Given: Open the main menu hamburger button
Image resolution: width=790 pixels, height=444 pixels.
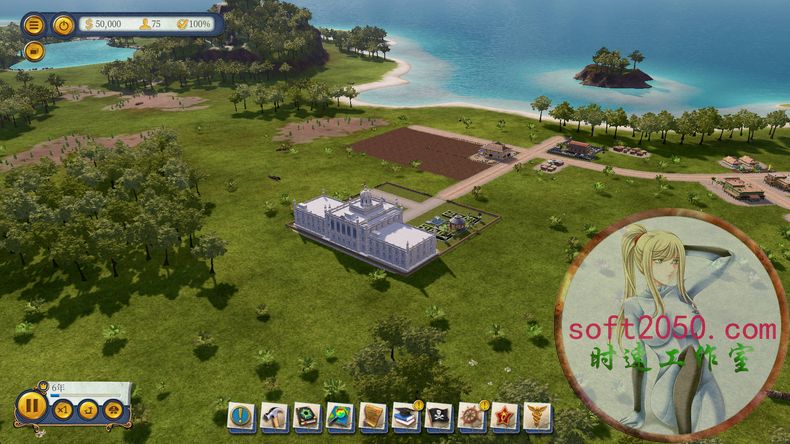Looking at the screenshot, I should tap(34, 25).
